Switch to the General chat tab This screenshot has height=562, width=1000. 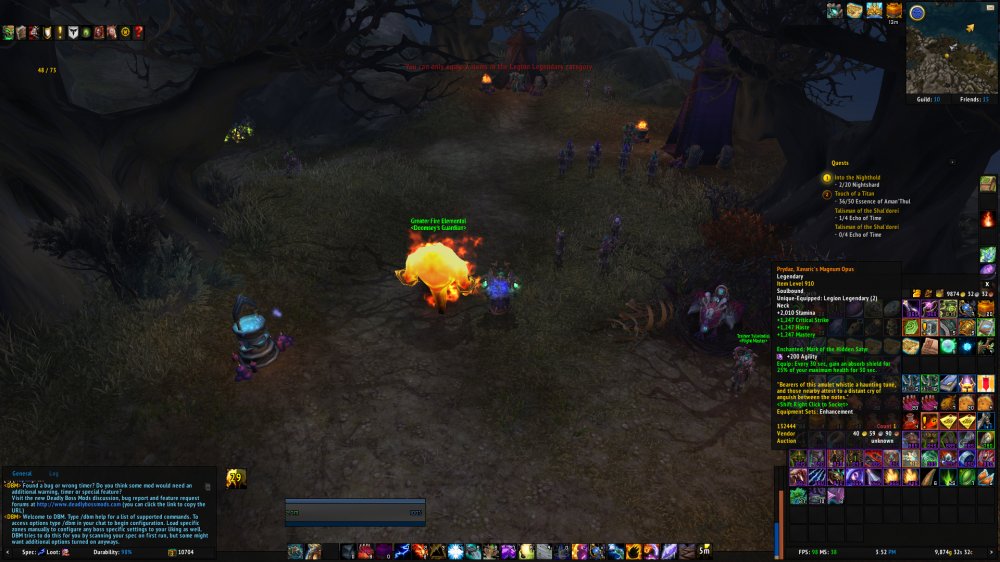[x=21, y=473]
